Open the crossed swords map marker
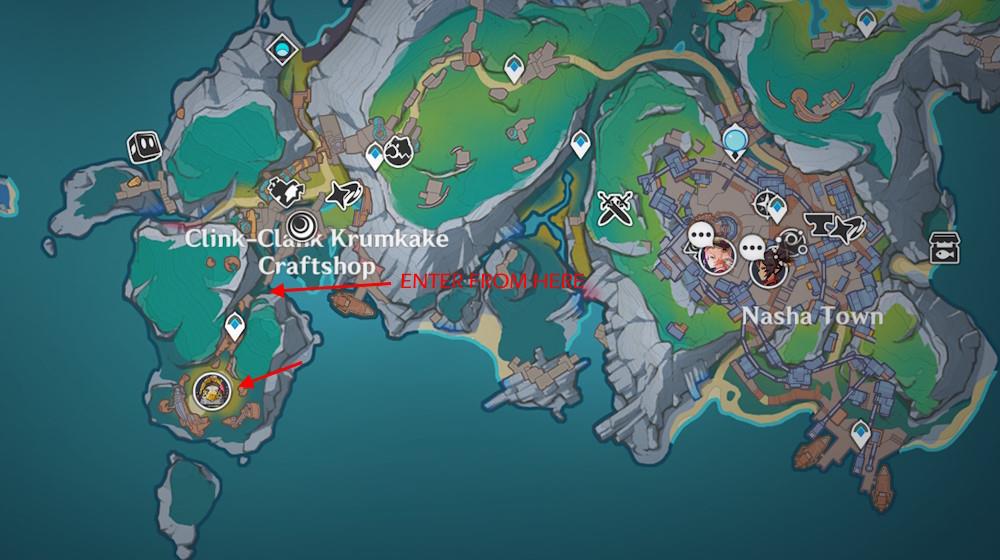The height and width of the screenshot is (560, 1000). coord(614,208)
